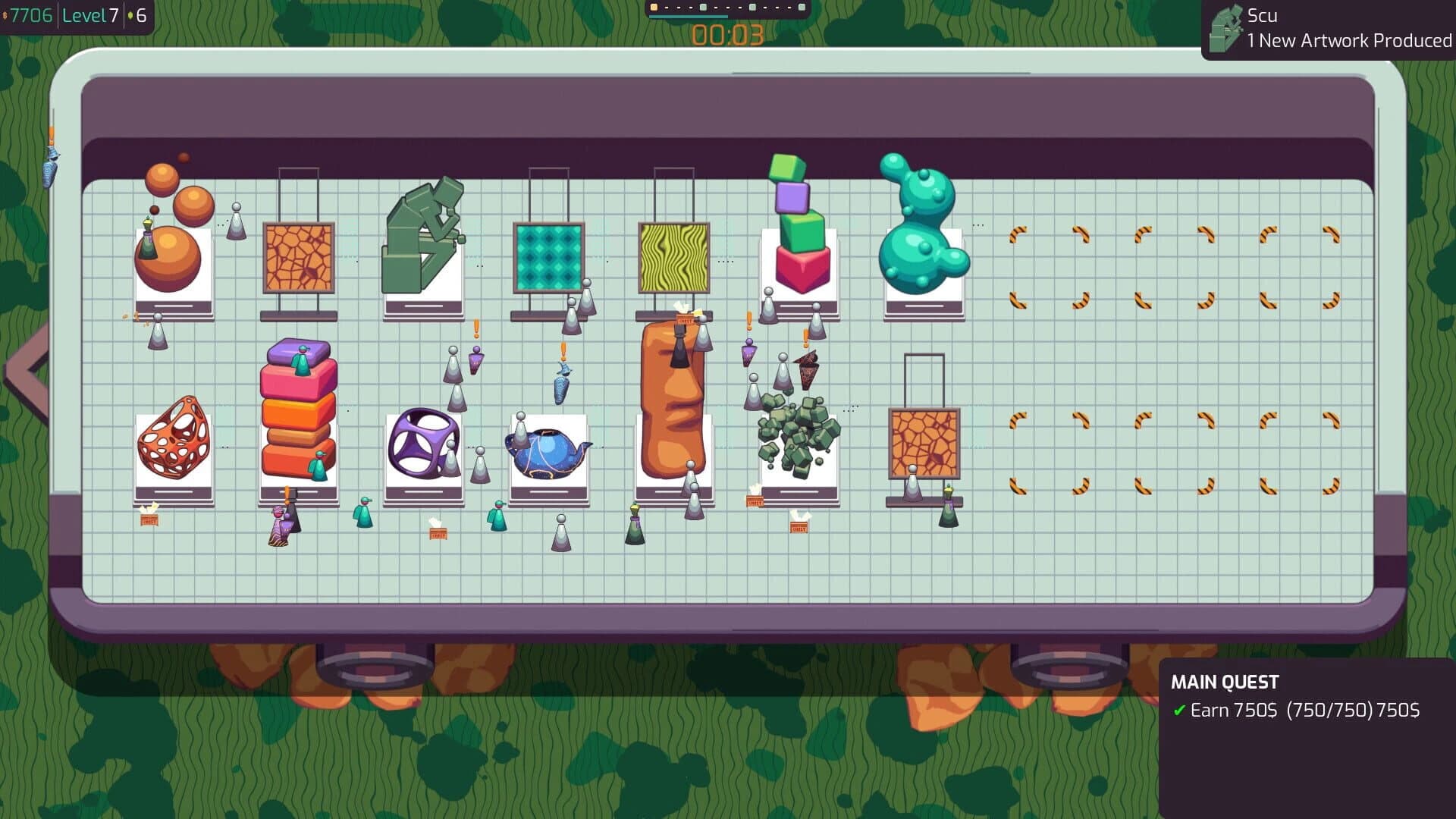Click the Moai head statue
Viewport: 1456px width, 819px height.
[673, 402]
